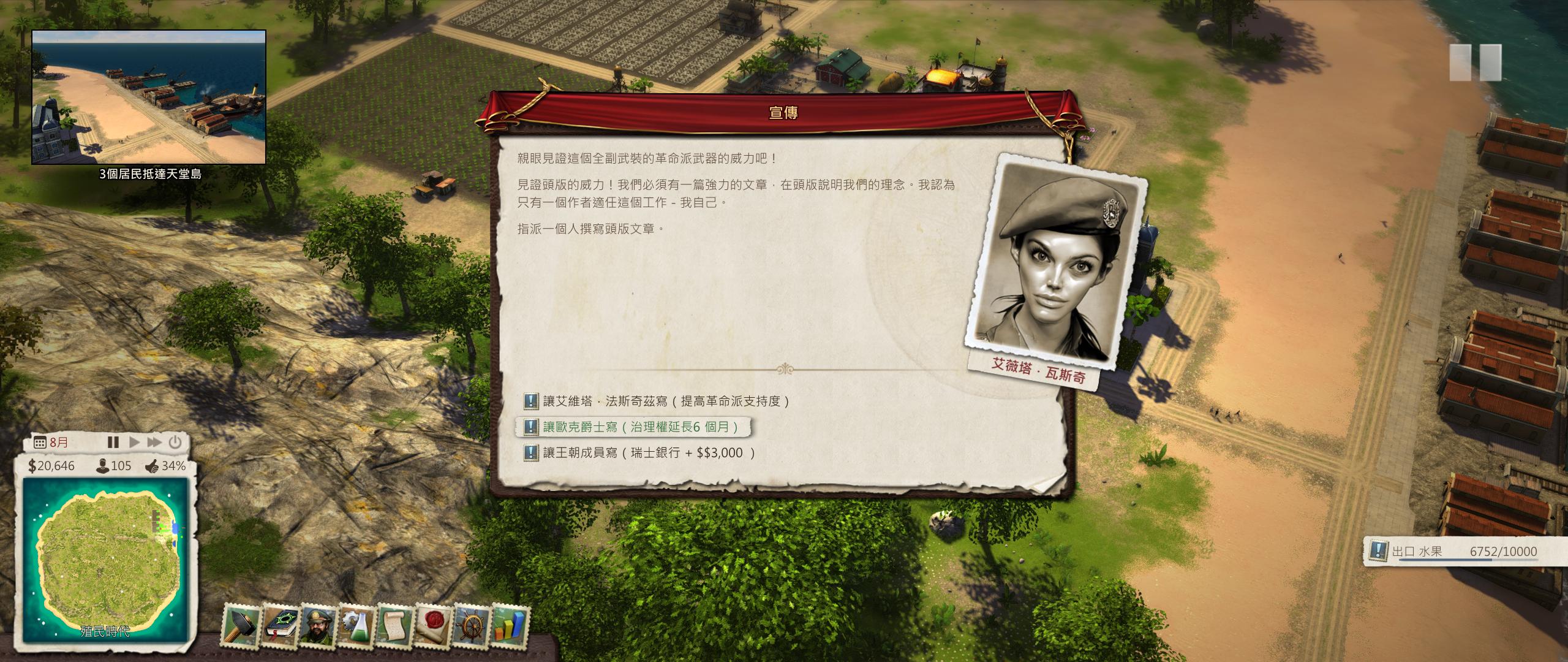Click the calendar month icon
This screenshot has height=662, width=1568.
(x=40, y=443)
